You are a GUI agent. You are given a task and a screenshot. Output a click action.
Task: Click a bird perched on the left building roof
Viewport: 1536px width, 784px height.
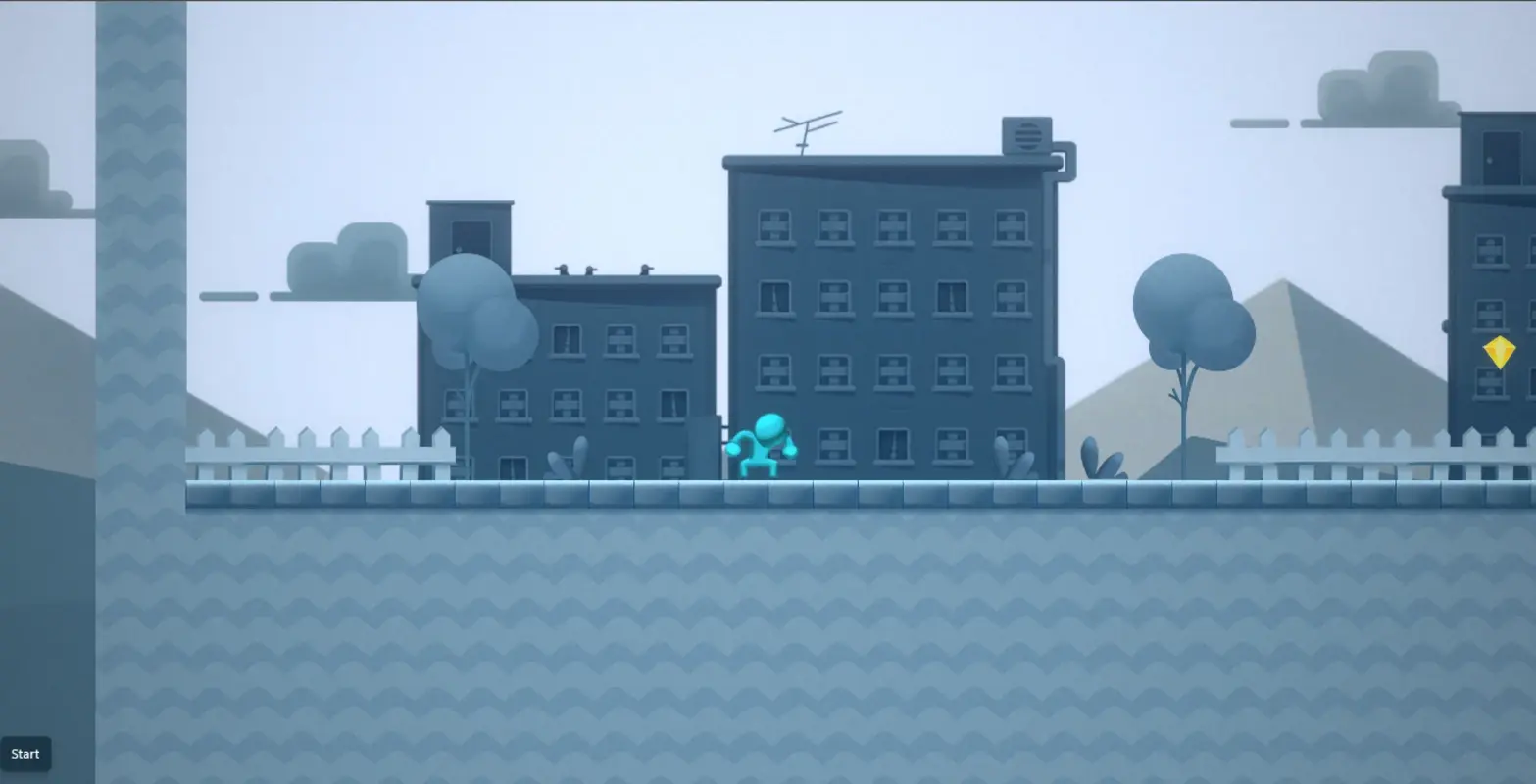pos(564,271)
